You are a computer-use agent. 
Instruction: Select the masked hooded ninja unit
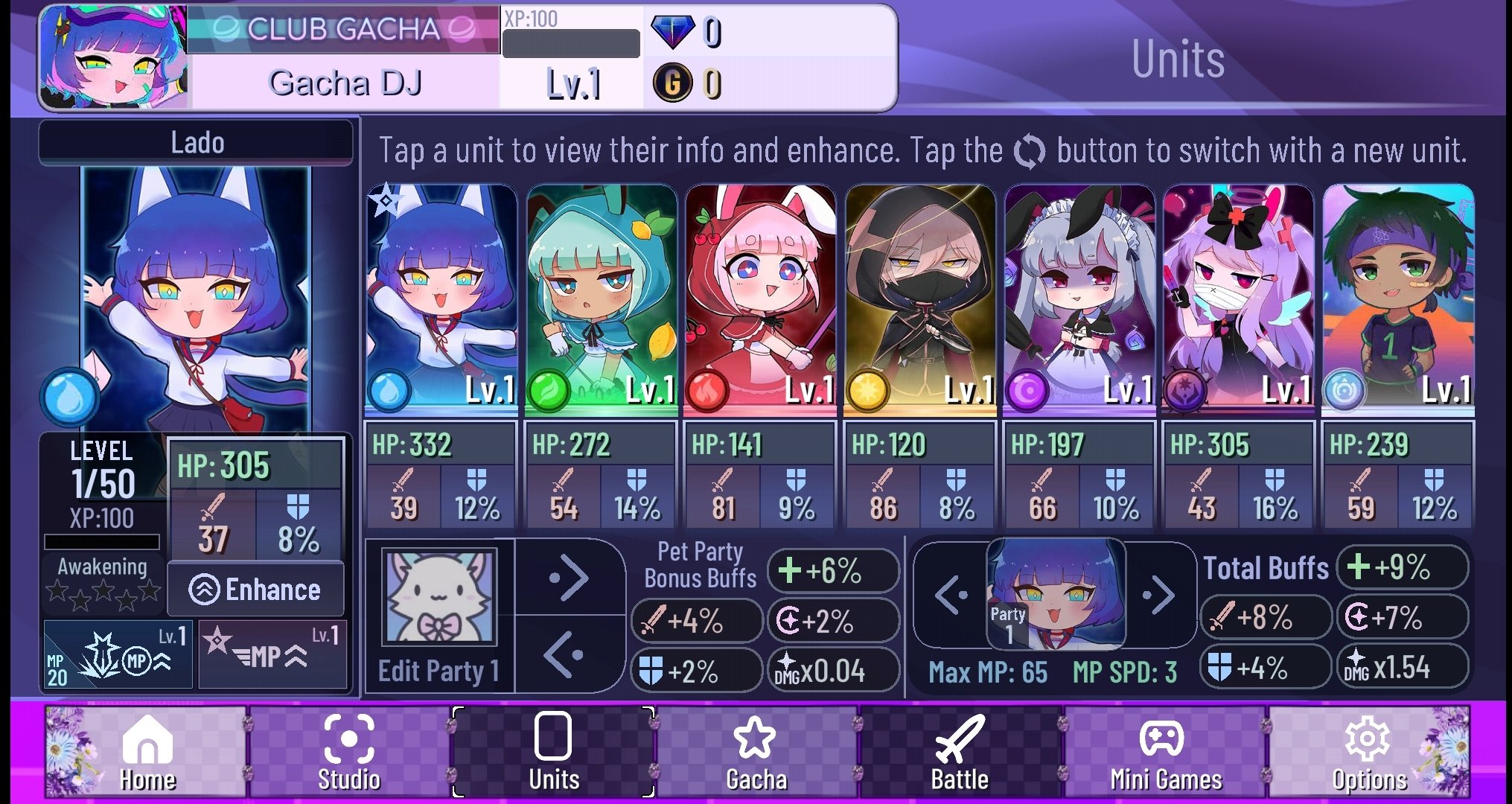pyautogui.click(x=920, y=298)
